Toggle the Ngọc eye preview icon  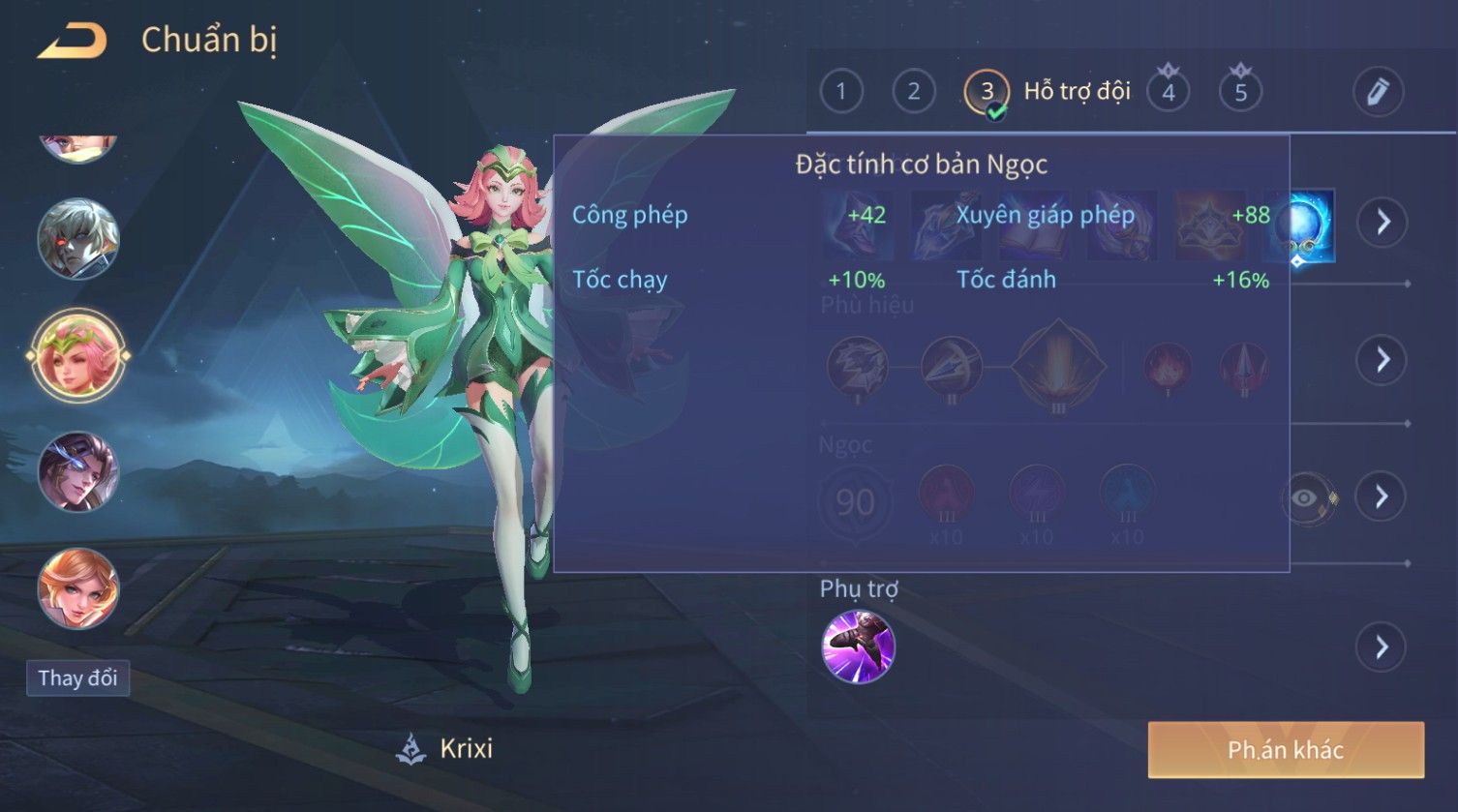click(1307, 498)
